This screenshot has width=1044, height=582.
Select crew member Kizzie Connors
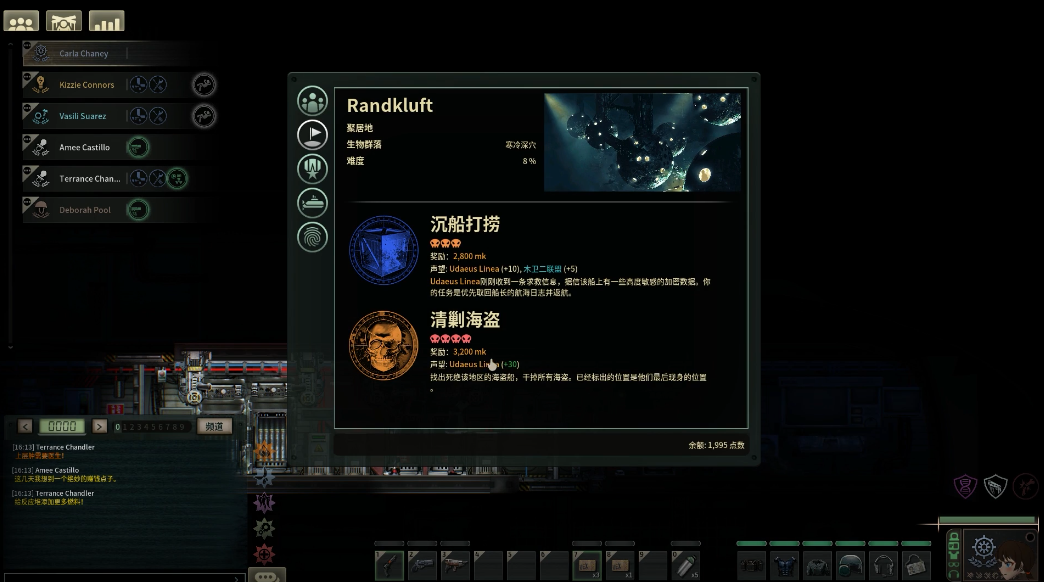(86, 85)
